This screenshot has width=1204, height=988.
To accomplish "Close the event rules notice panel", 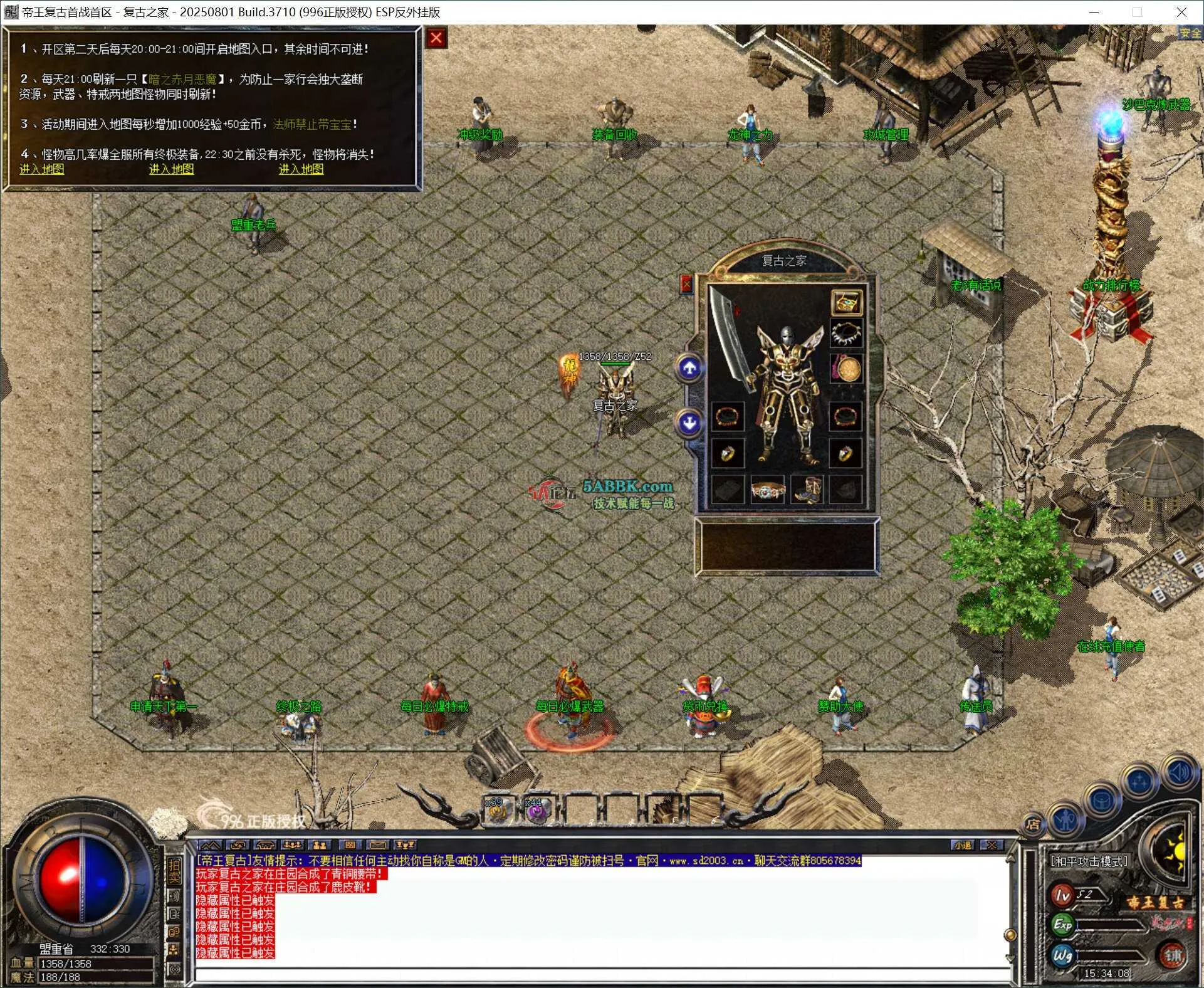I will [436, 39].
